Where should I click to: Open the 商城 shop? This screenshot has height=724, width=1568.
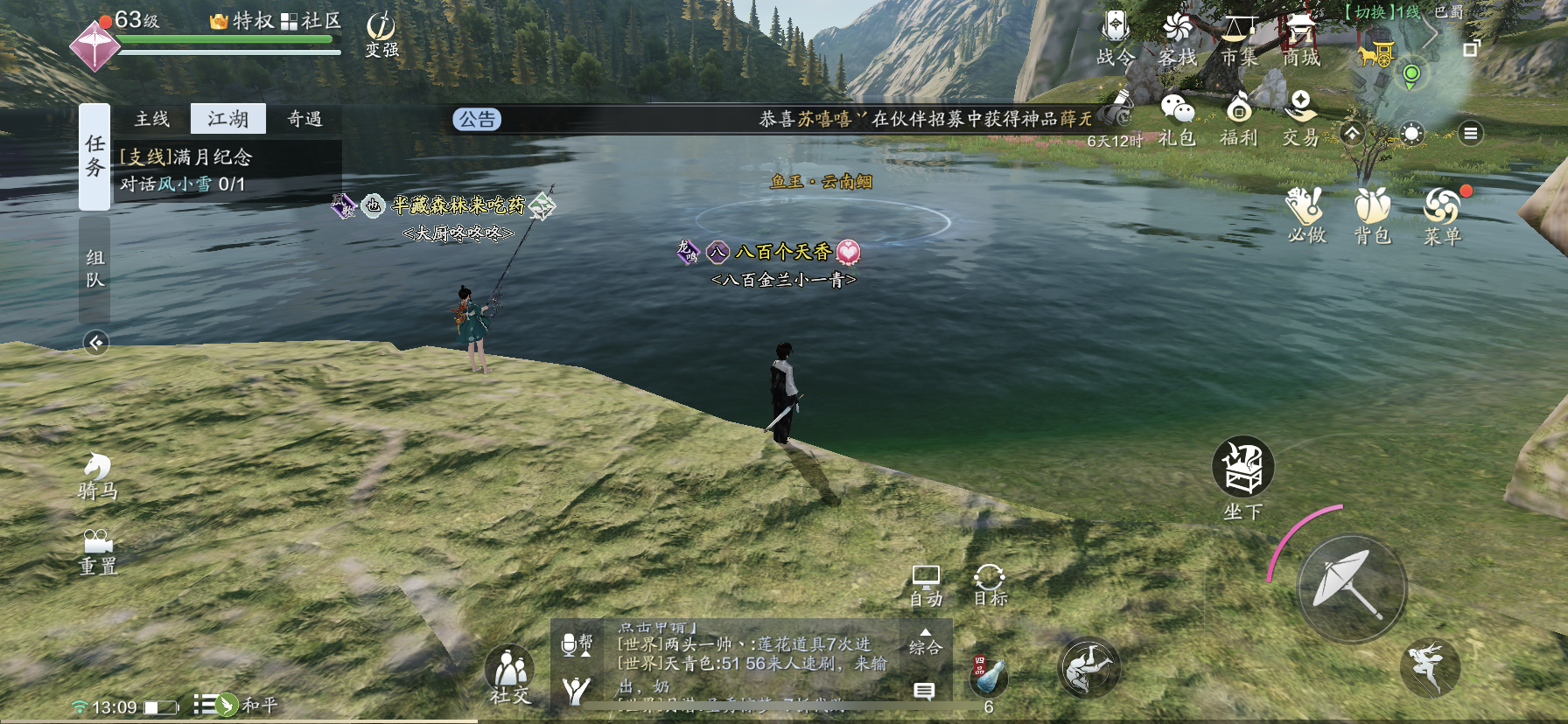pos(1301,38)
